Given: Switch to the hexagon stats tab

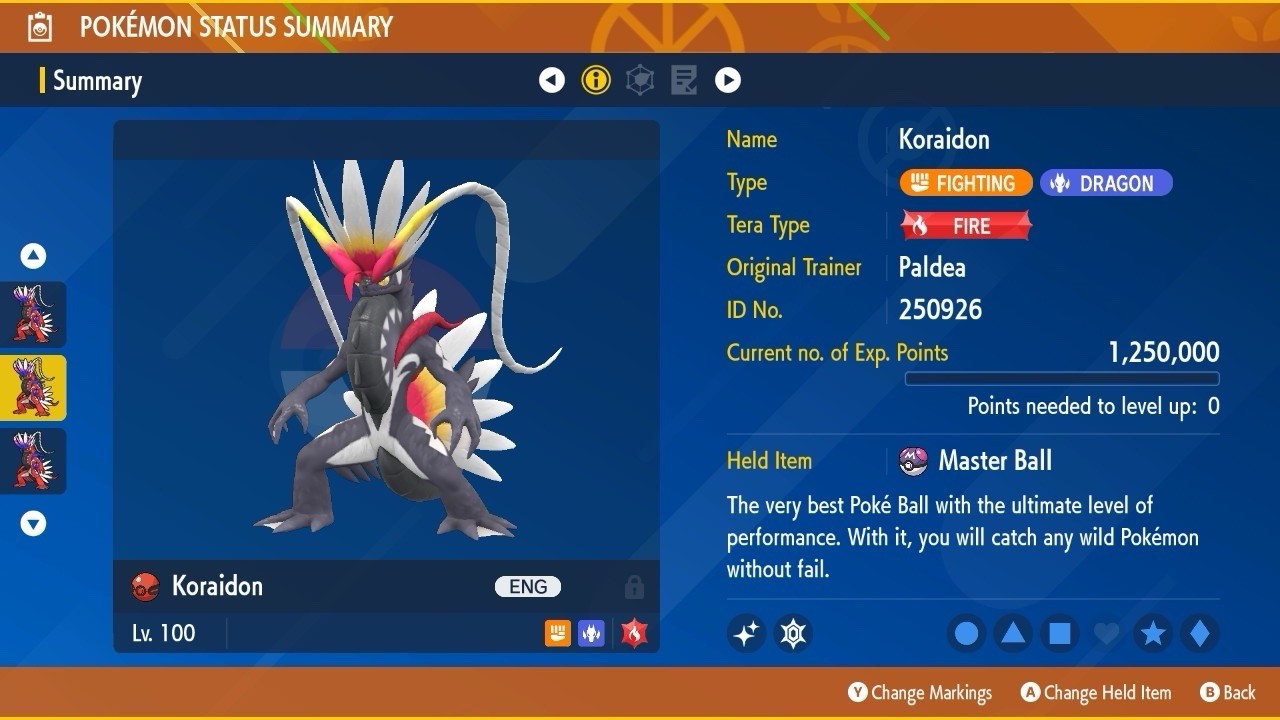Looking at the screenshot, I should tap(640, 80).
